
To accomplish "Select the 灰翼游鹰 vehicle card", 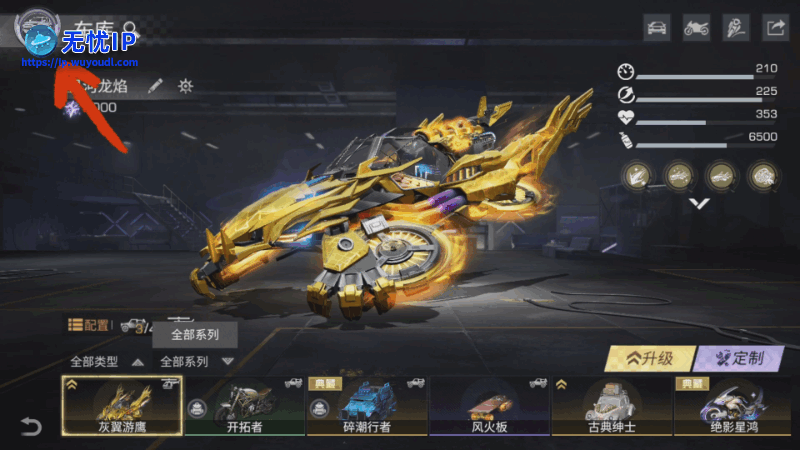I will click(122, 406).
